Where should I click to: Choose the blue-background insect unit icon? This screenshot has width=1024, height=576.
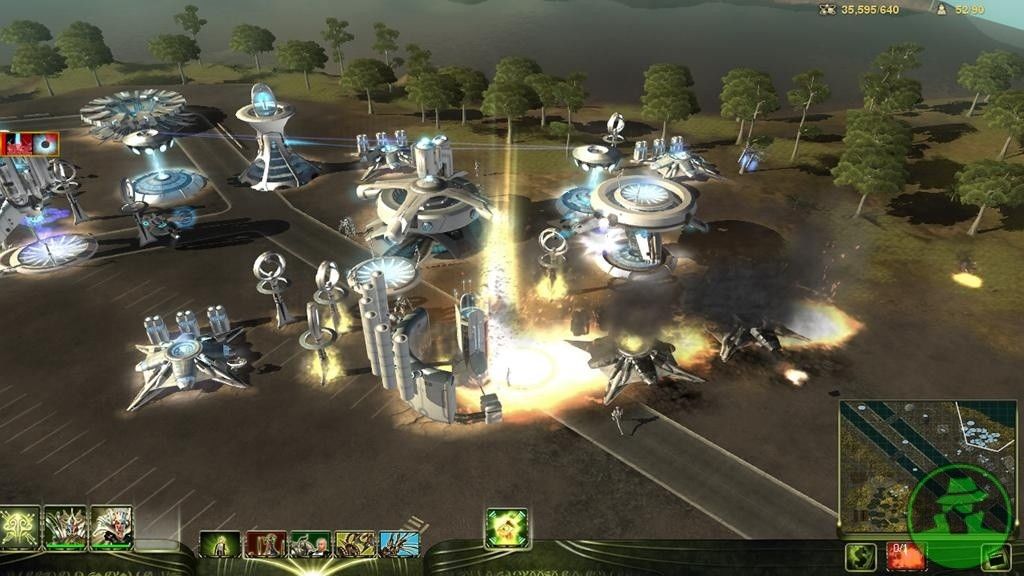399,544
